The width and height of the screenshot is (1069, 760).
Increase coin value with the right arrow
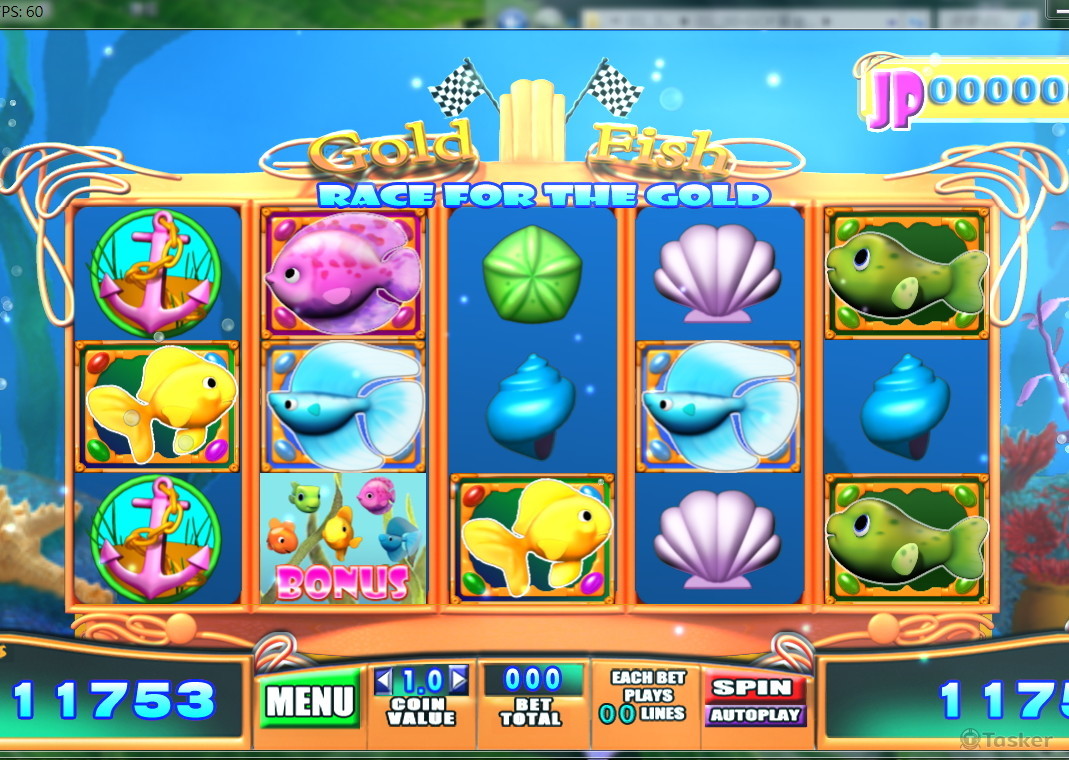pyautogui.click(x=458, y=681)
